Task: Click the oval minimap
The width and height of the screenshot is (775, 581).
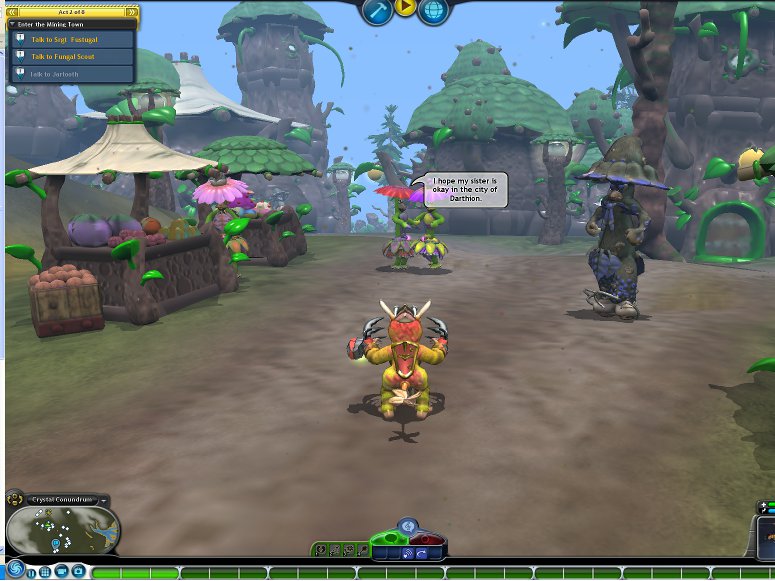Action: (x=62, y=530)
